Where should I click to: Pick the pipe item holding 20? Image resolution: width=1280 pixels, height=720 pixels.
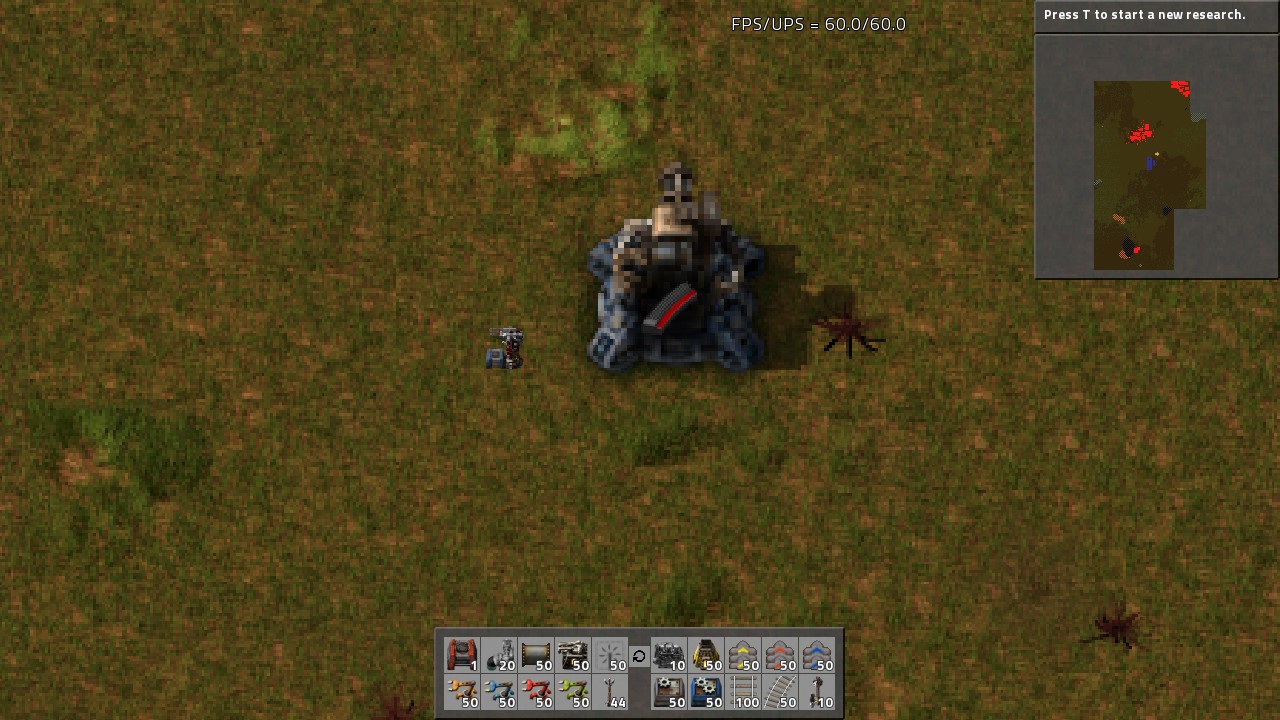499,655
